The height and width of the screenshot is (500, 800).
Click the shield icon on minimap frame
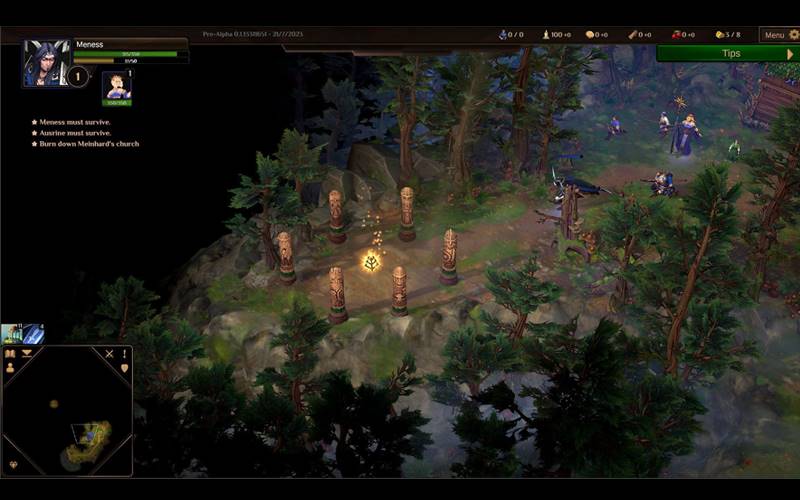click(125, 368)
